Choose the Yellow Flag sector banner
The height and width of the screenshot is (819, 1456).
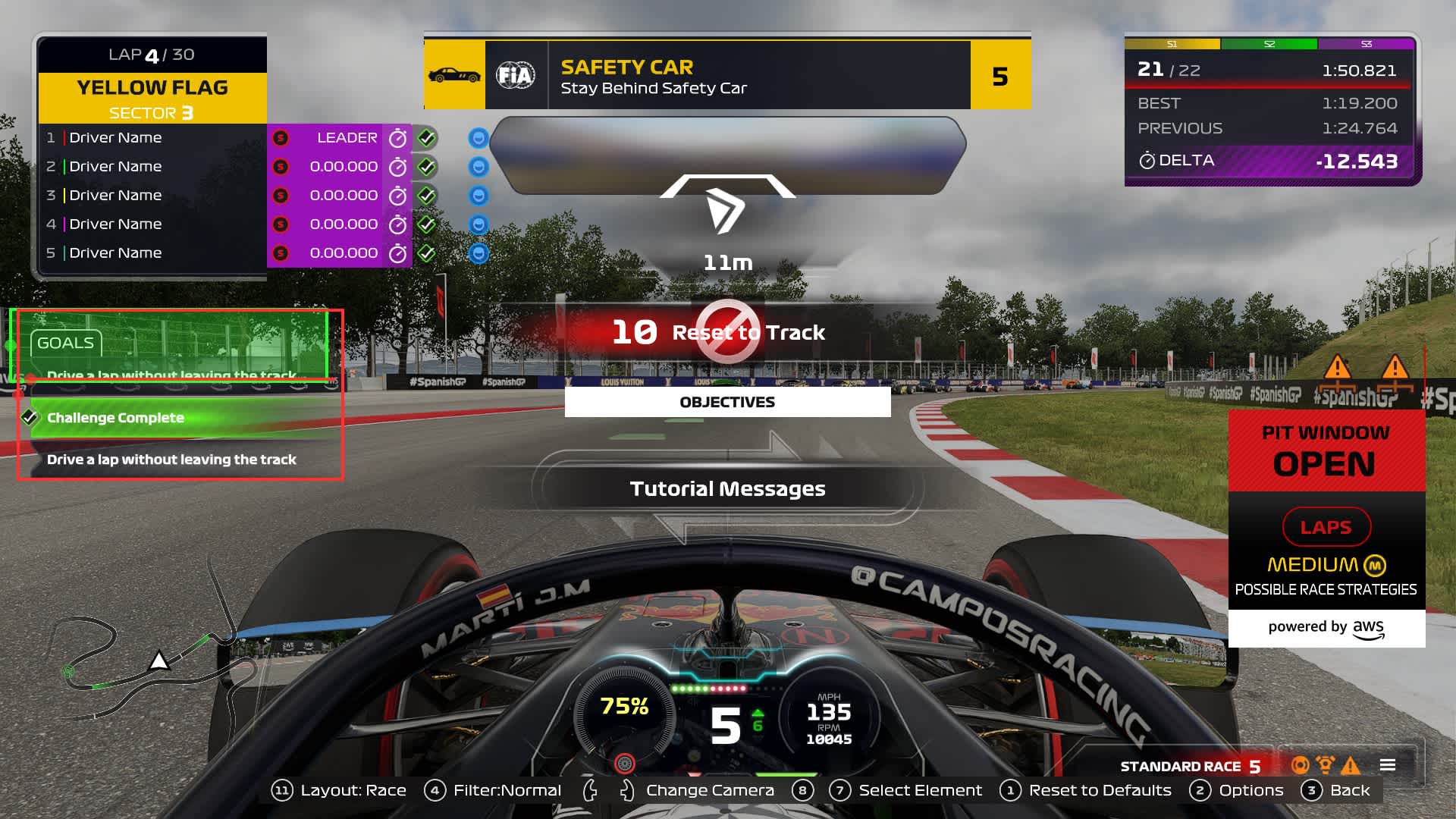152,99
